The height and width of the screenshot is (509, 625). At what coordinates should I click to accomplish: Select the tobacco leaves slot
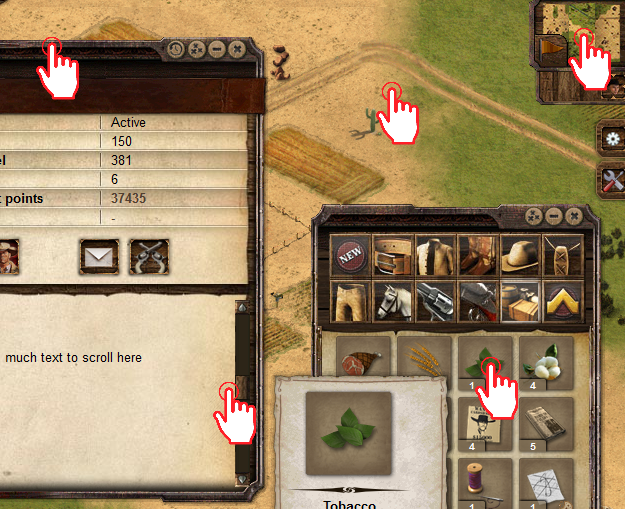[485, 363]
